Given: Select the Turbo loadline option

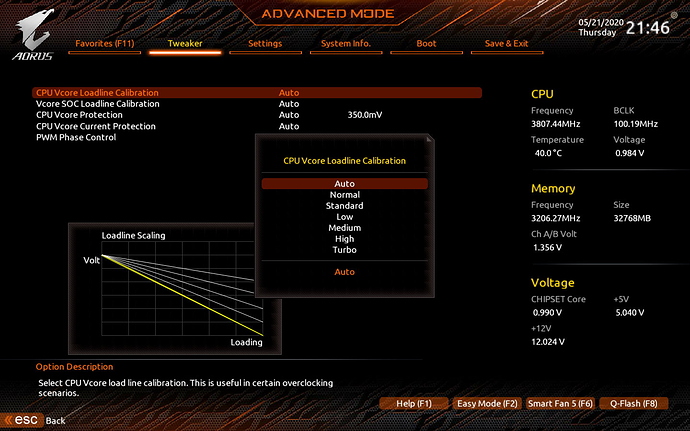Looking at the screenshot, I should (x=344, y=250).
